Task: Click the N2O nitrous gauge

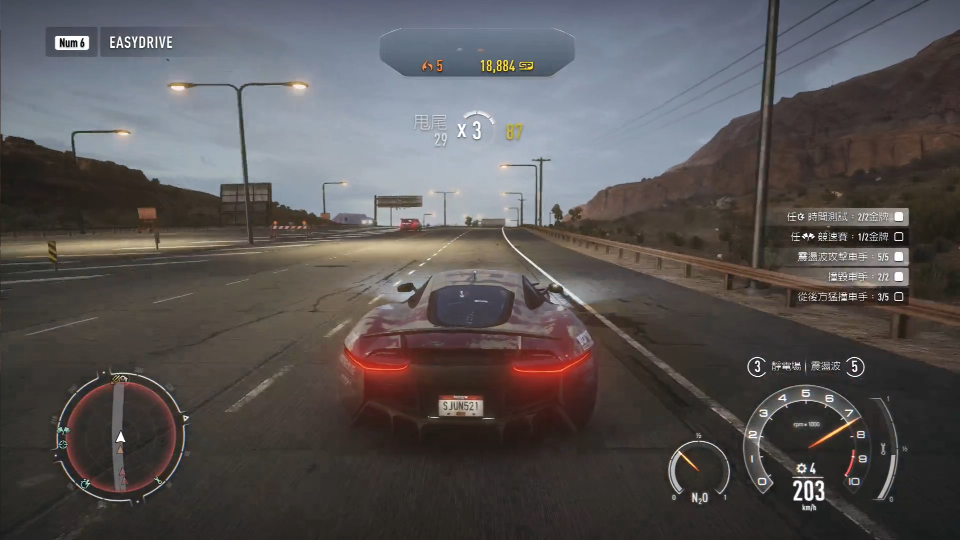Action: pos(699,470)
